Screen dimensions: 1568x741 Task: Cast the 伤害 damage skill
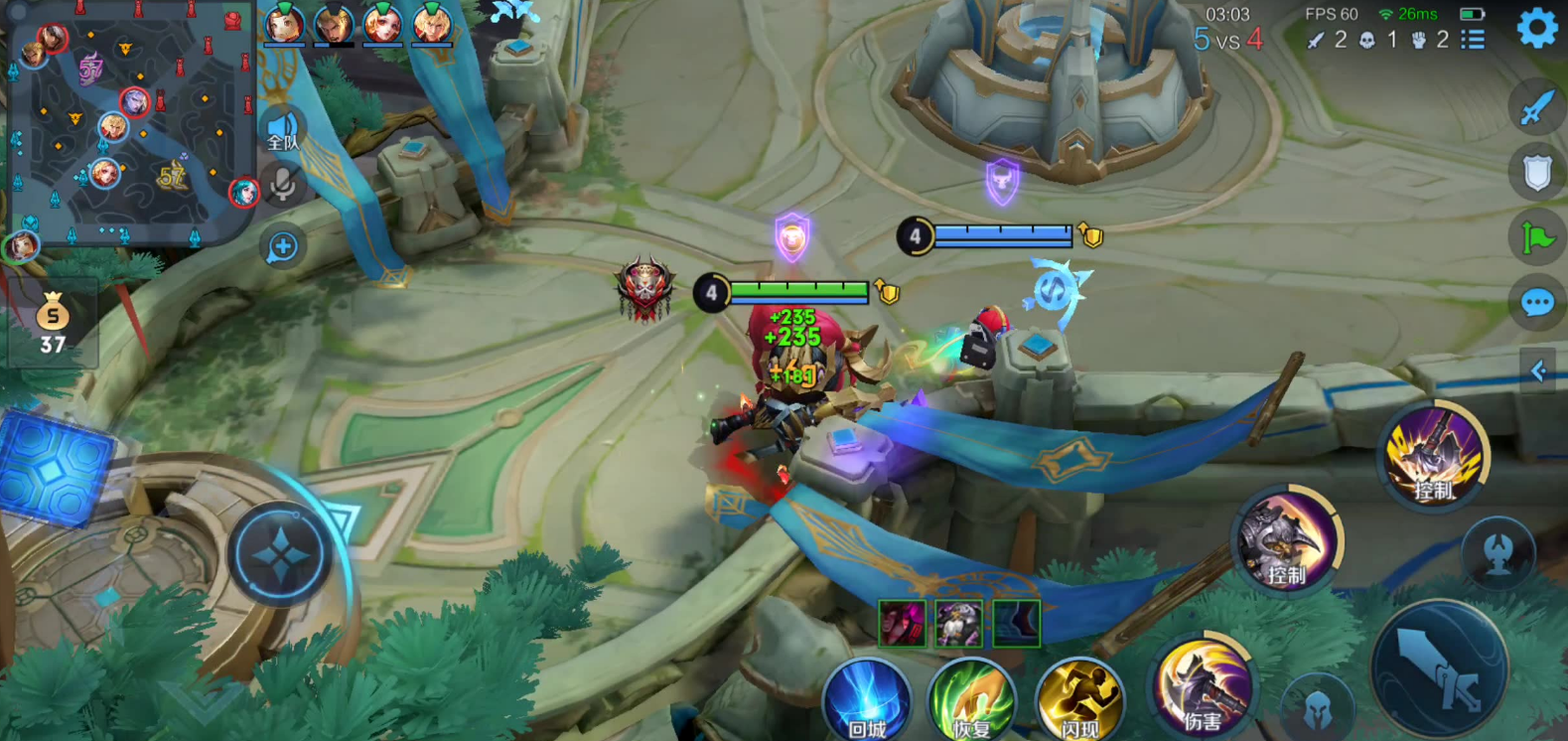tap(1203, 685)
